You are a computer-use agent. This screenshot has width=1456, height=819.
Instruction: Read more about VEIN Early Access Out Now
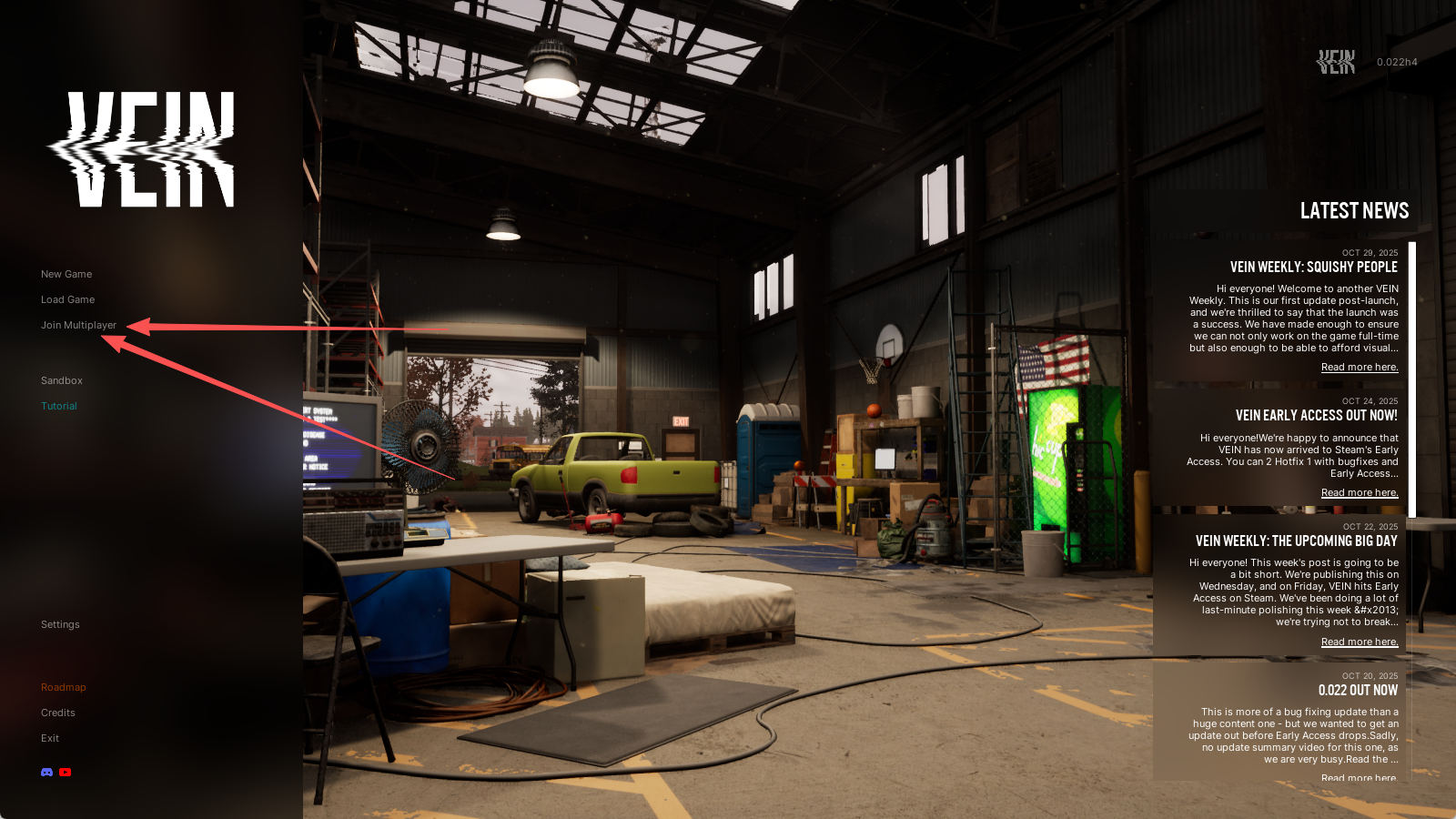coord(1360,493)
